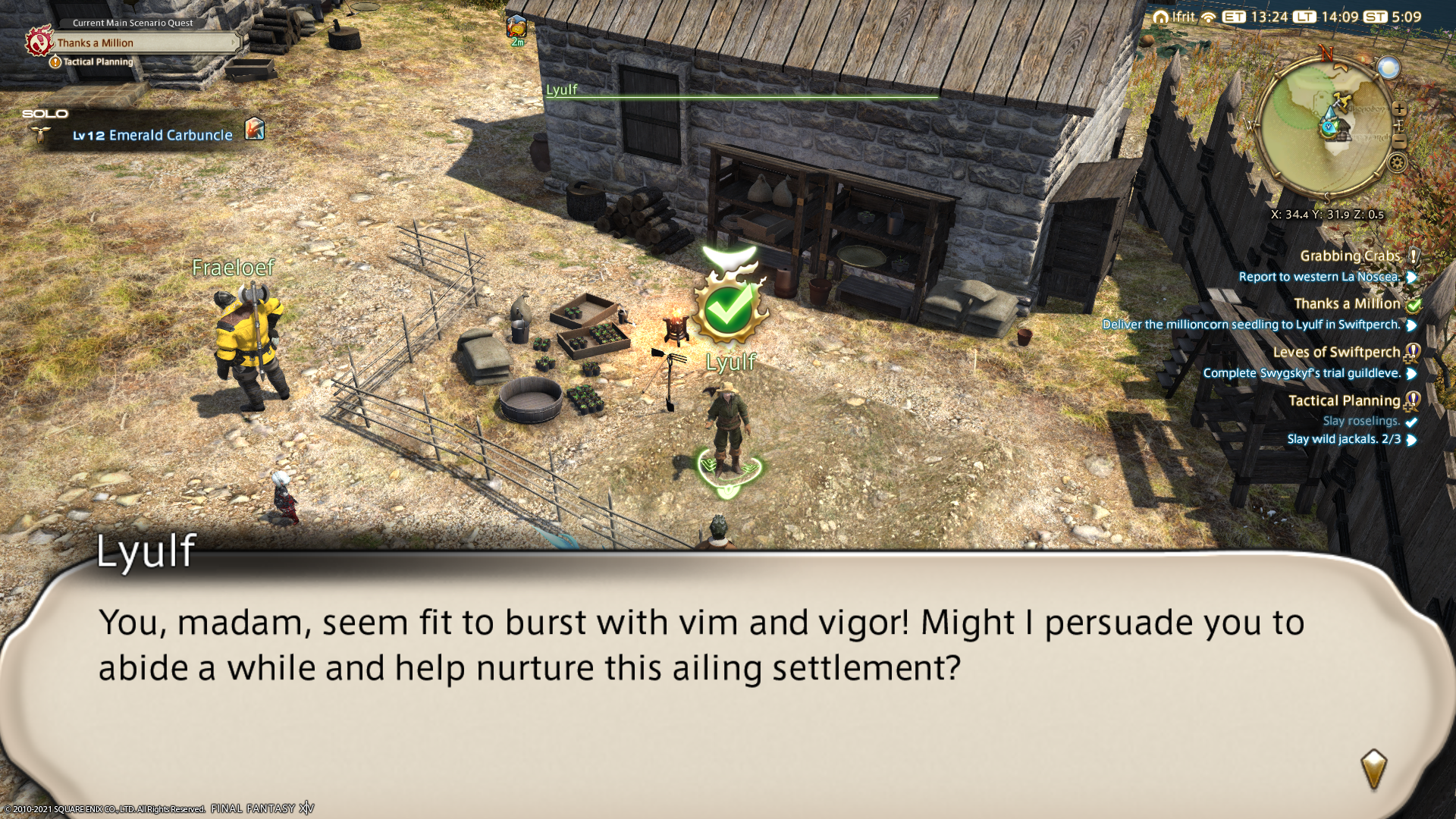Click the minimap's zoom-in plus button
1456x819 pixels.
[x=1399, y=109]
